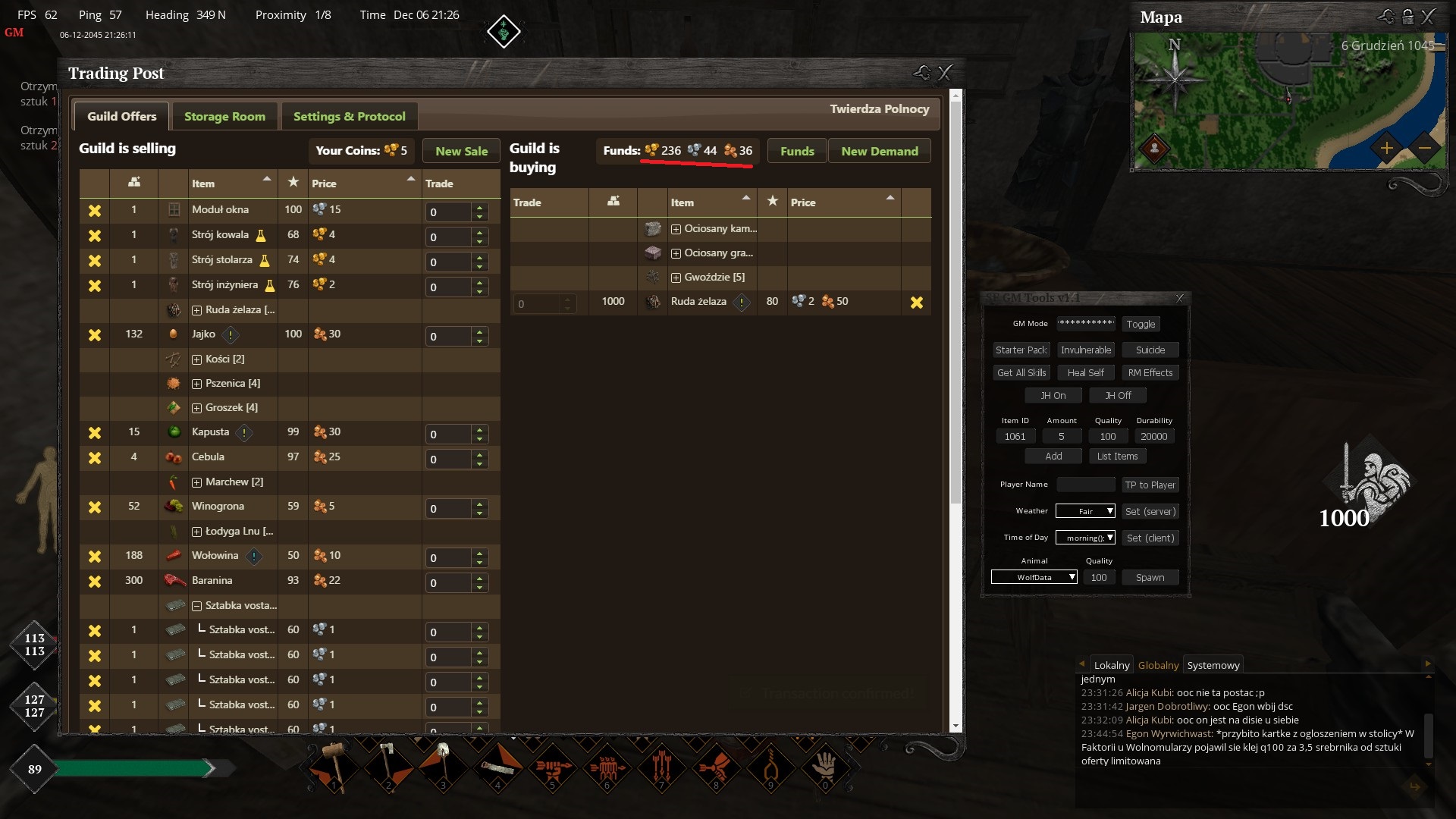Toggle GM Mode in GM Tools

1141,324
